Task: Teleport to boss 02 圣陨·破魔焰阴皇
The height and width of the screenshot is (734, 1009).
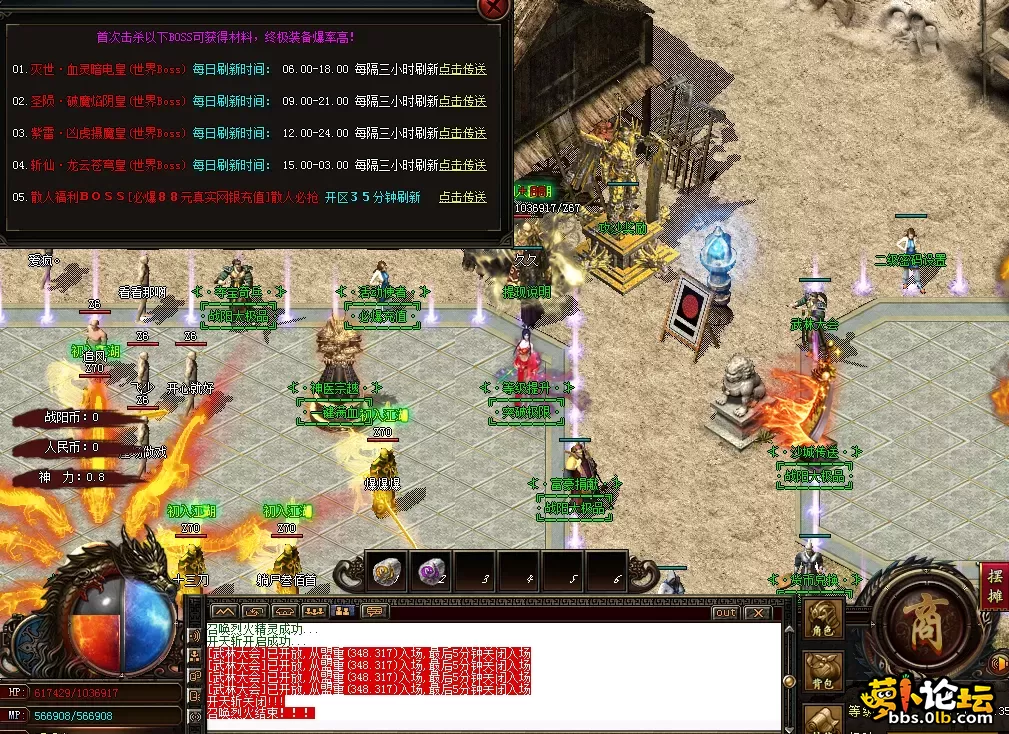Action: coord(462,101)
